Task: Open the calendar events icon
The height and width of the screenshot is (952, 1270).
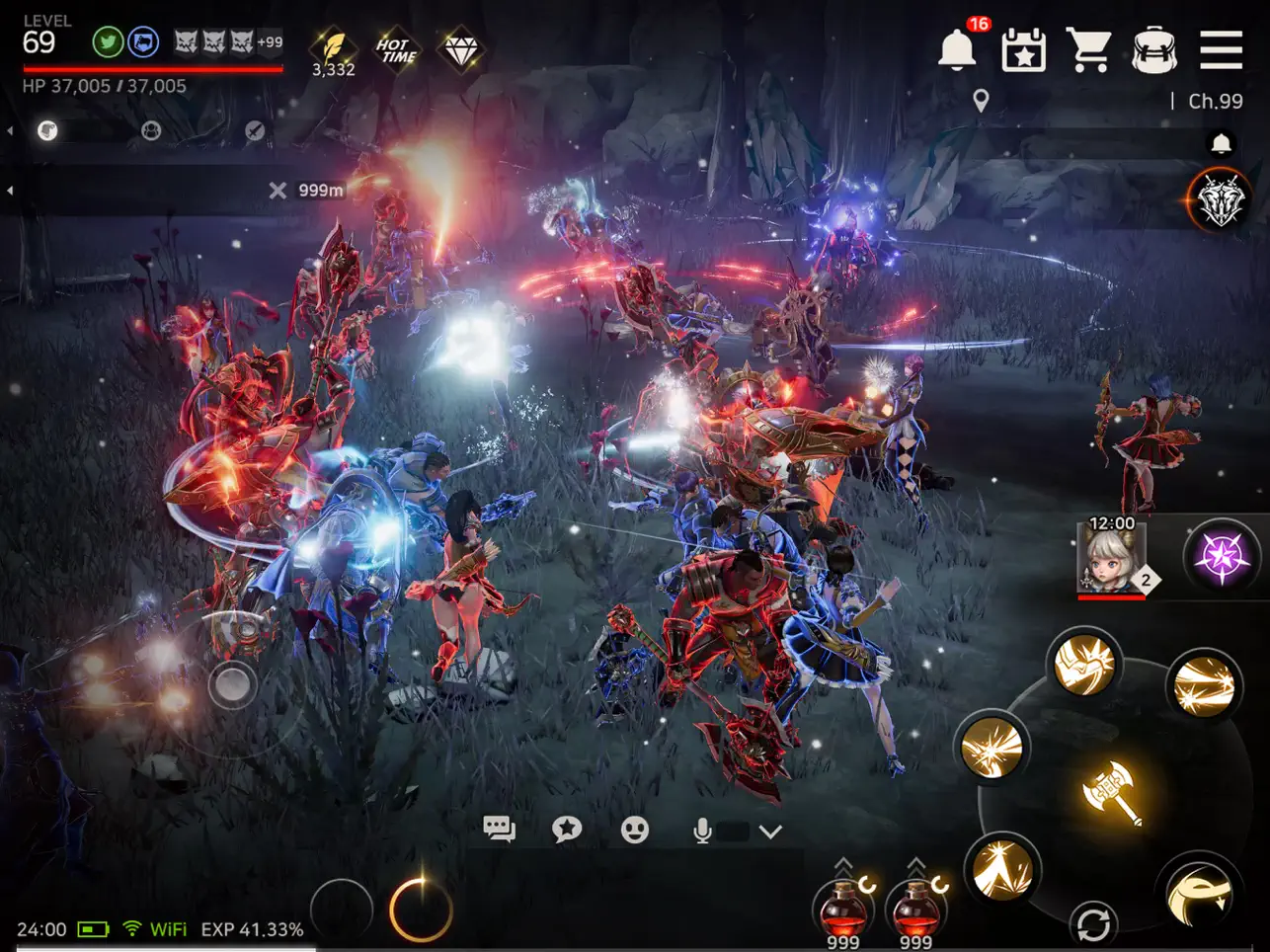Action: tap(1023, 49)
